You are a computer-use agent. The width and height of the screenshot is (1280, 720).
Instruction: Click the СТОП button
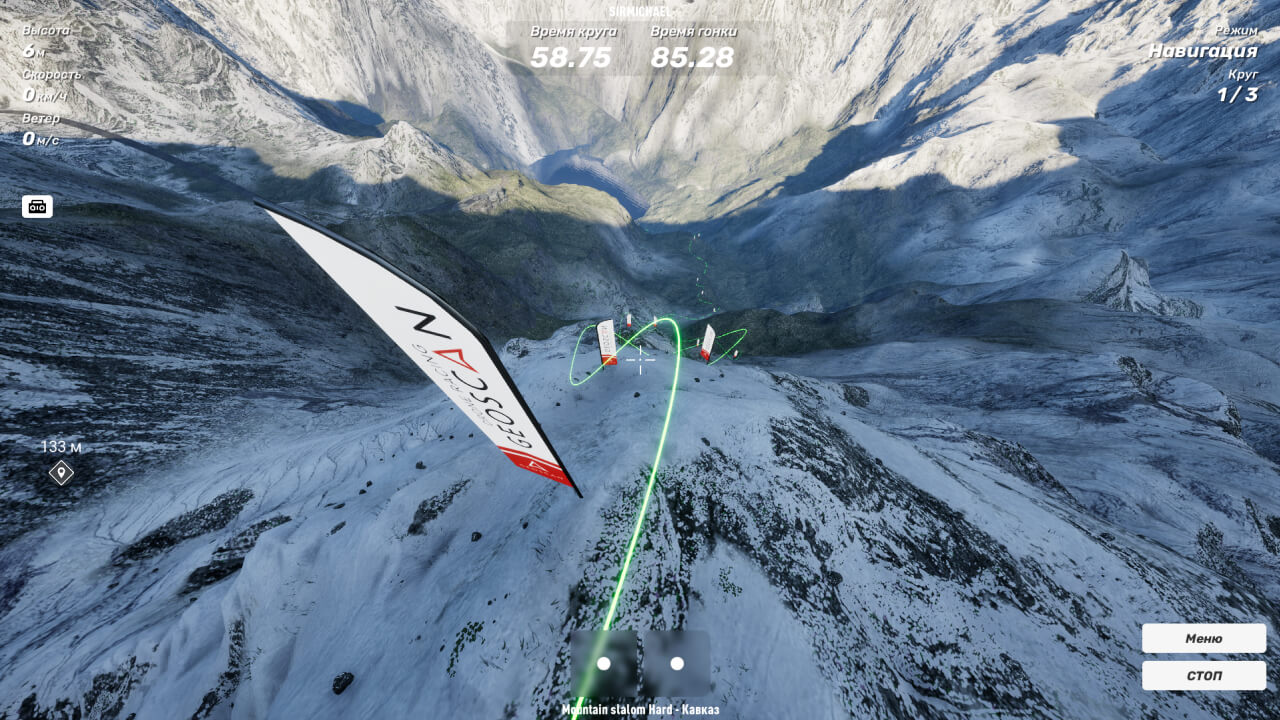(1203, 675)
